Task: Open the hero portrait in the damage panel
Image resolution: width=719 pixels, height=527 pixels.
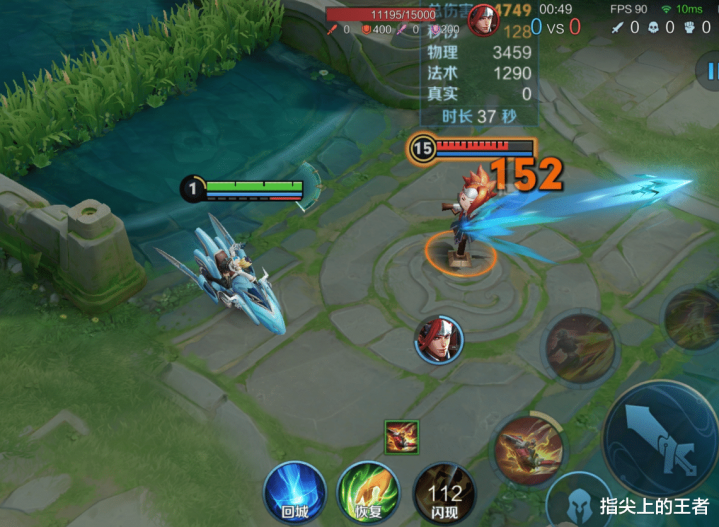Action: (x=484, y=20)
